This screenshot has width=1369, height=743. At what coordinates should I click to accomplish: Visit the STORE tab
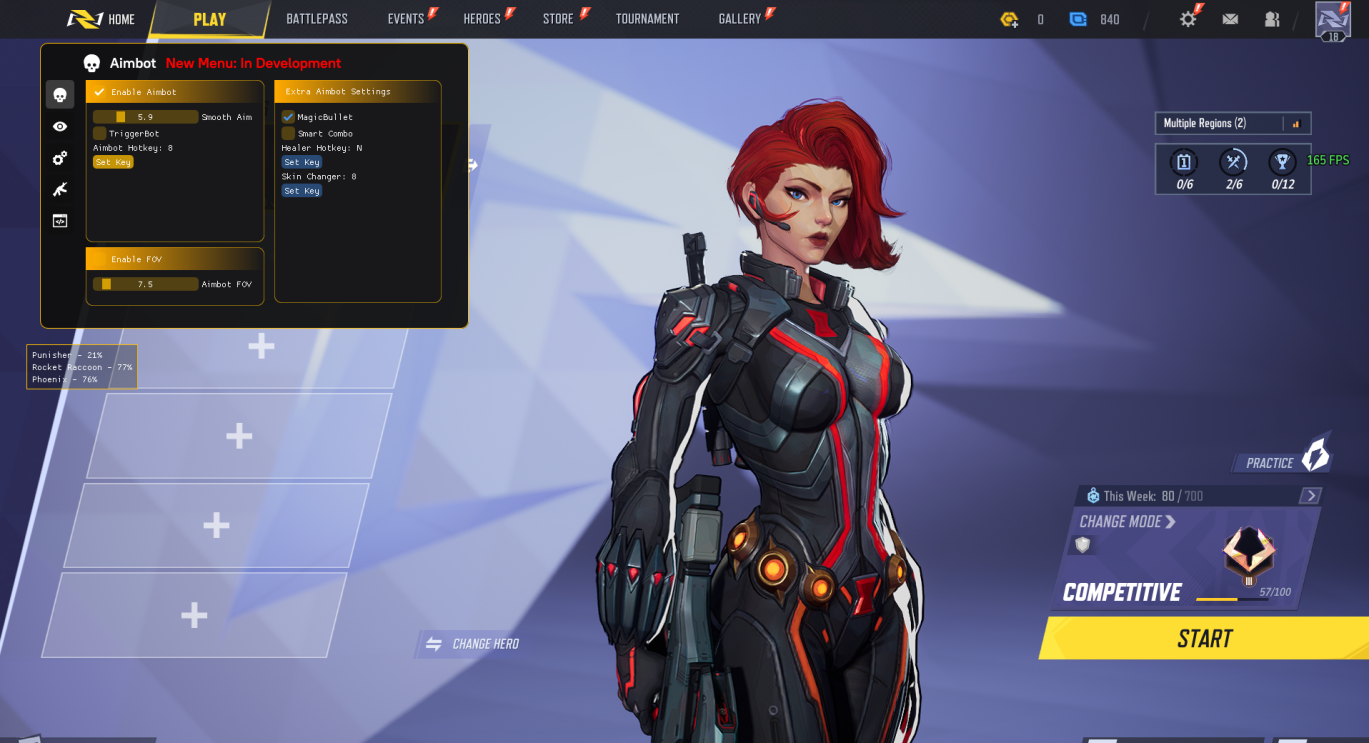pos(559,19)
